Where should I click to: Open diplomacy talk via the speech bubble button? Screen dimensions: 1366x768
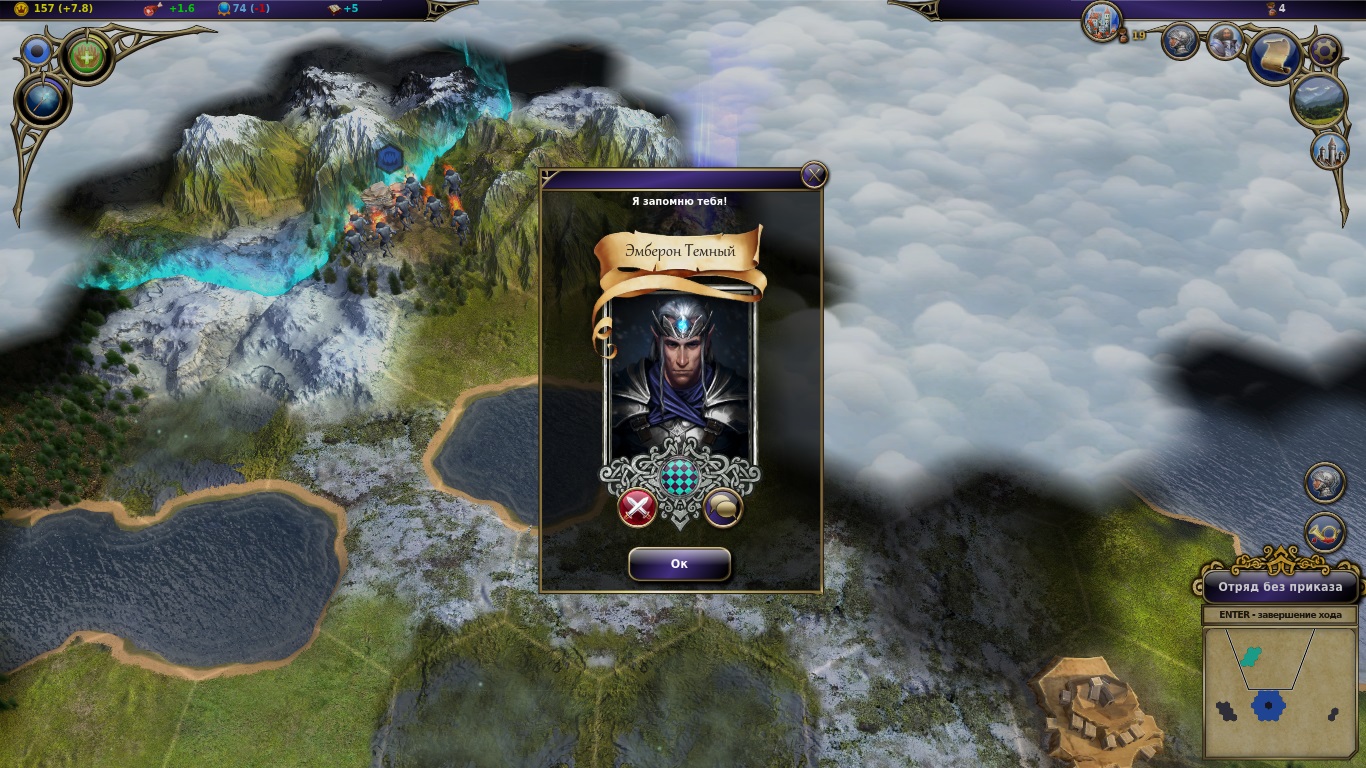723,508
